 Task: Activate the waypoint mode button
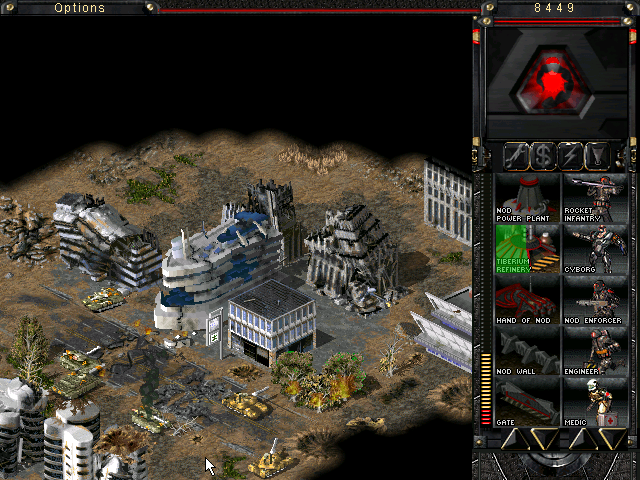598,156
